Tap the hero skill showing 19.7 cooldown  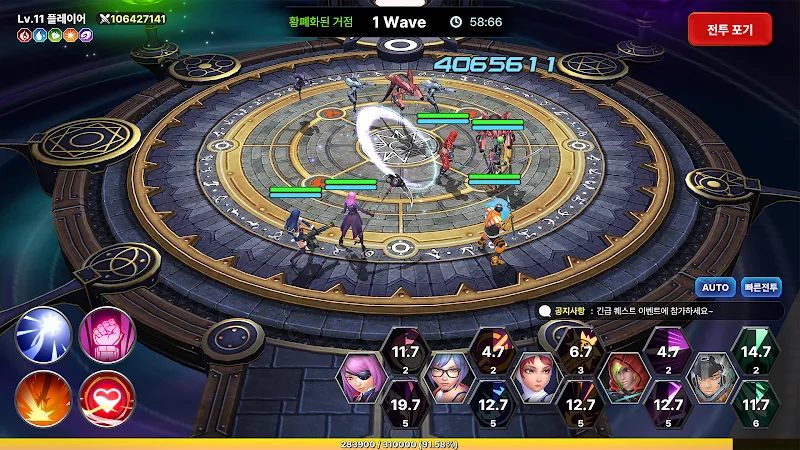(x=405, y=407)
